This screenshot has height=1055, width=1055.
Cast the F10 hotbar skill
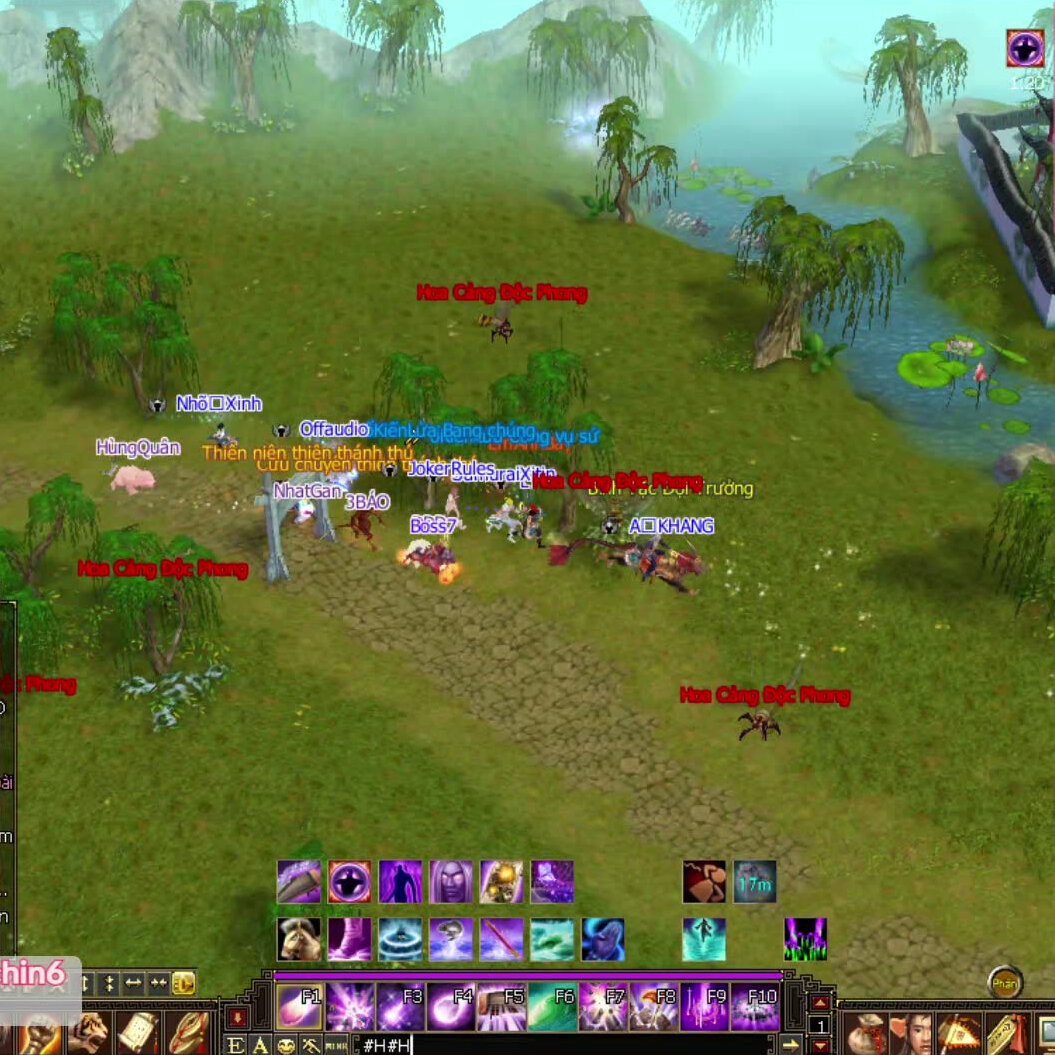[755, 1007]
